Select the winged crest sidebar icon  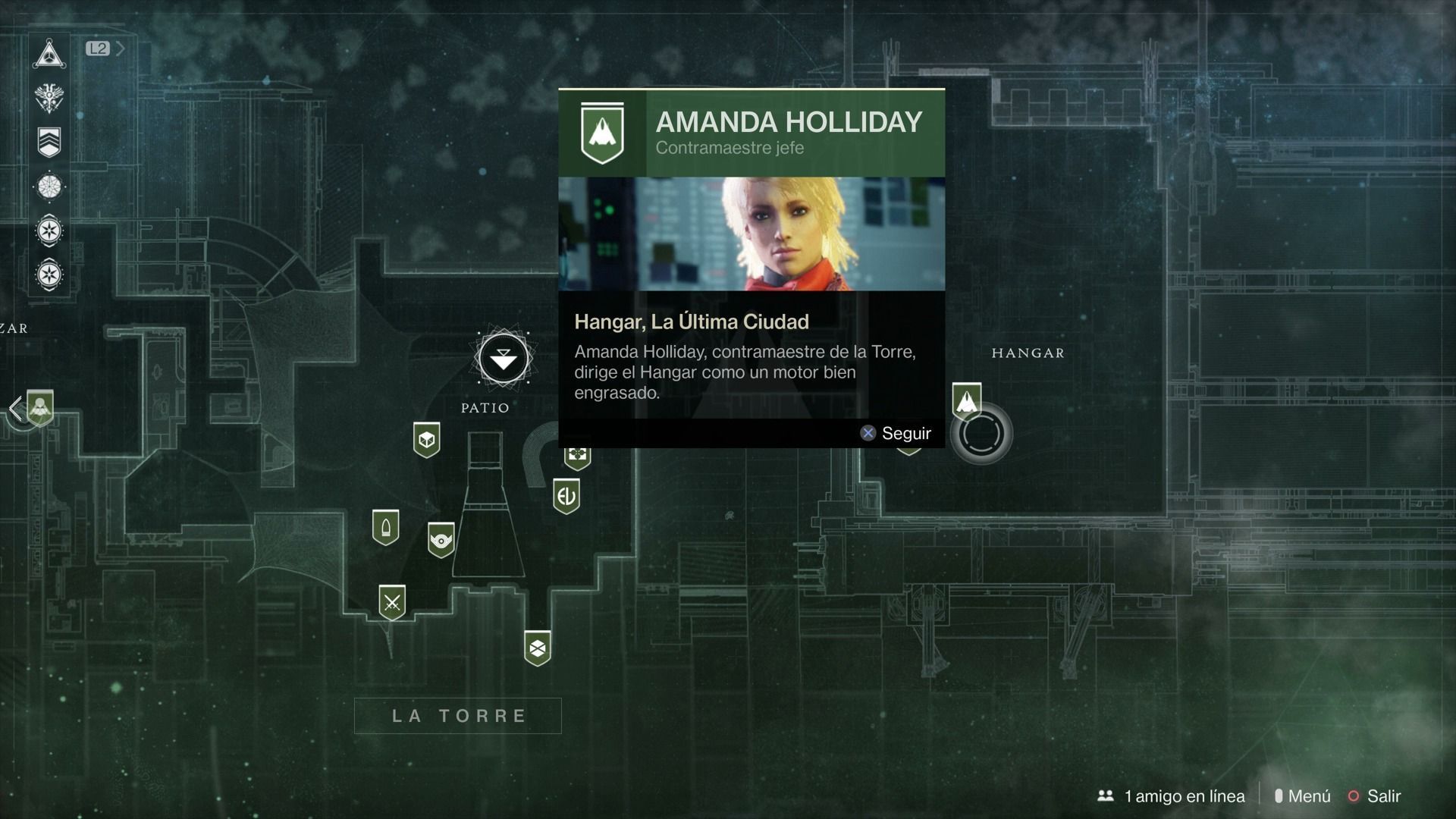coord(49,98)
